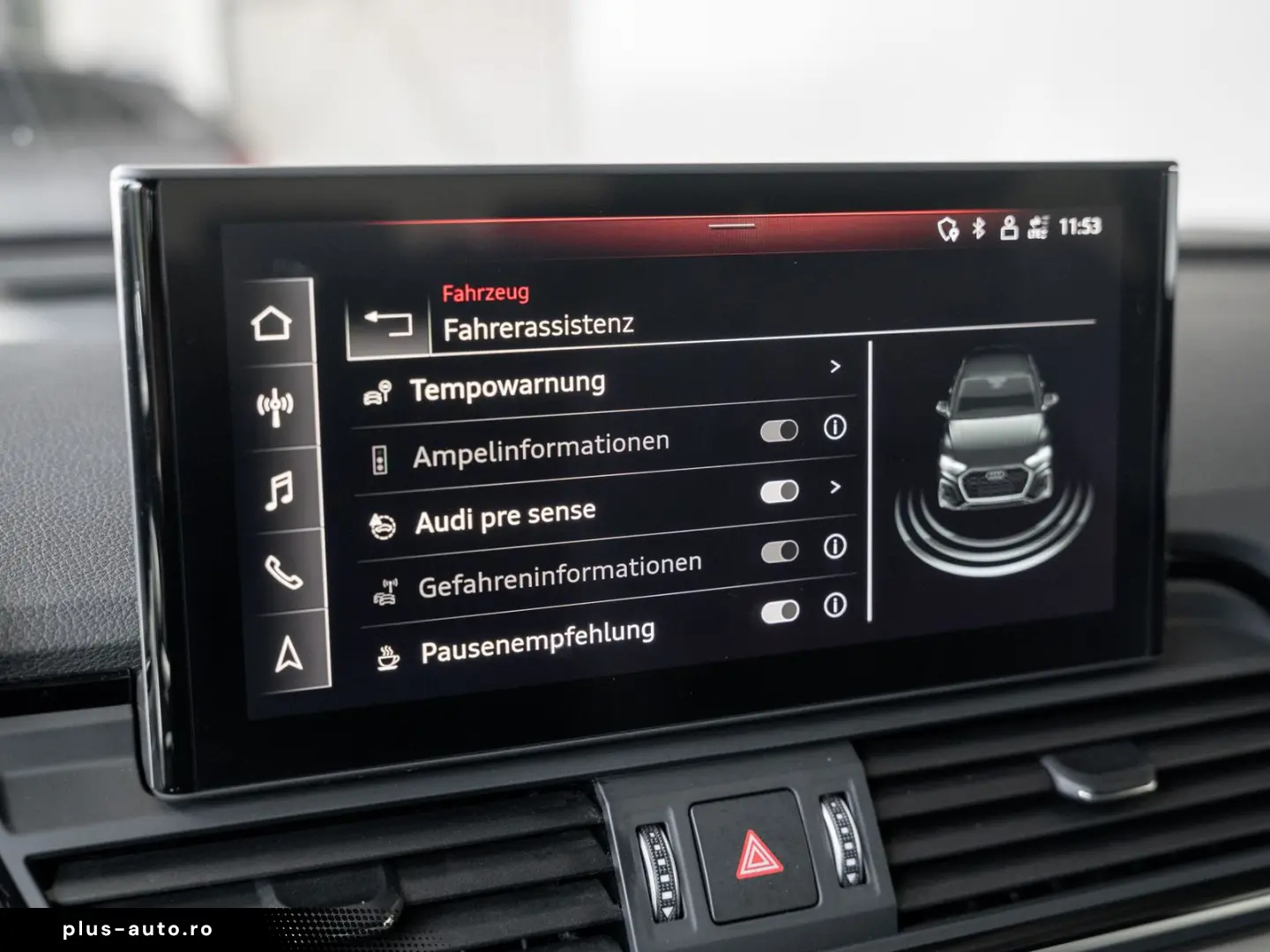
Task: Open Pausenempfehlung info details
Action: coord(833,606)
